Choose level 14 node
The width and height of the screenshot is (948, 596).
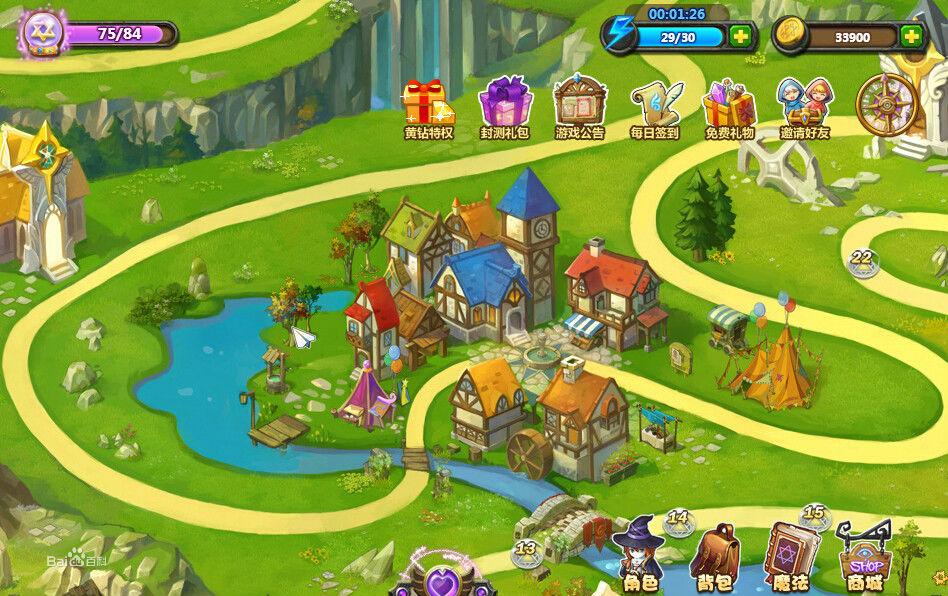tap(679, 520)
